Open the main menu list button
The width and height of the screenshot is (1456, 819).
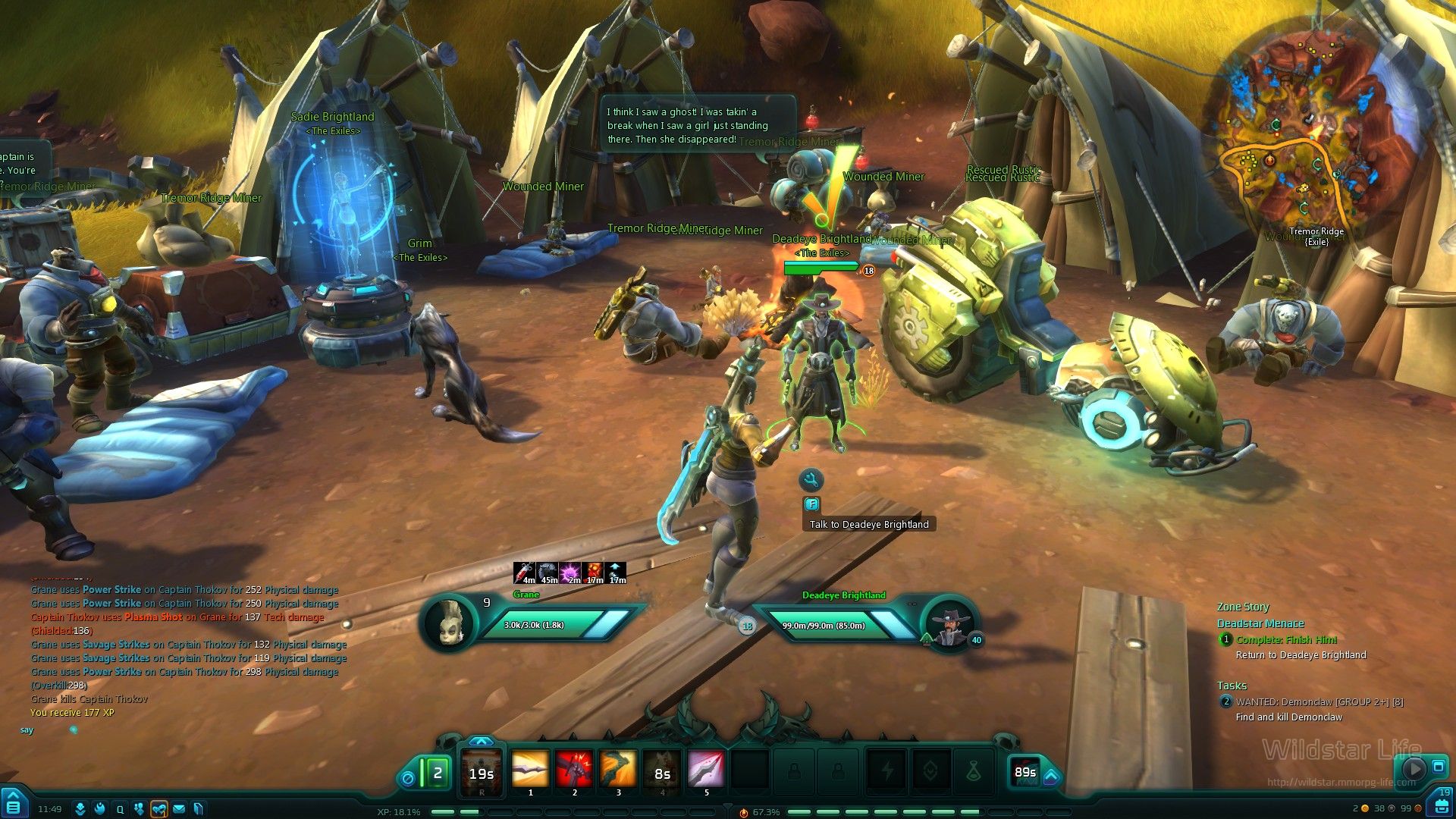pos(14,804)
